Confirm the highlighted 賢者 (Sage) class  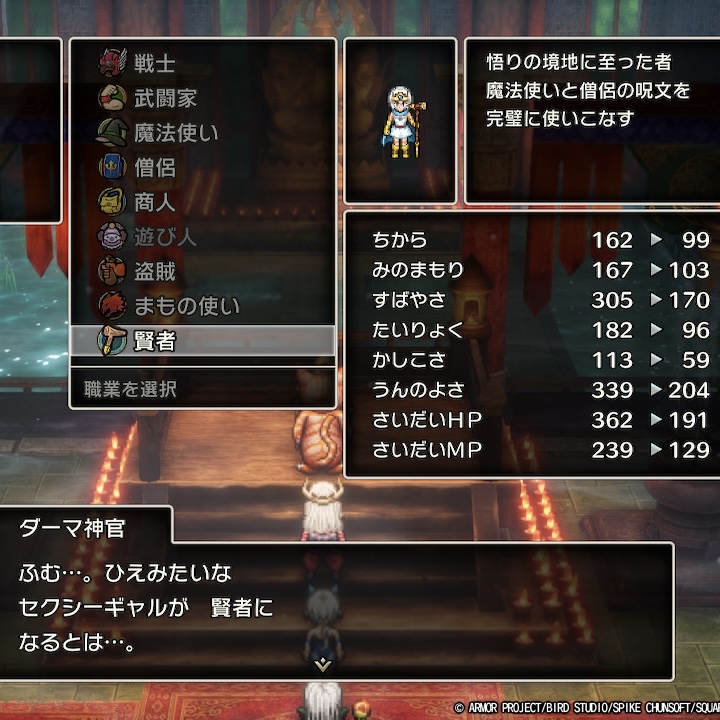point(154,341)
